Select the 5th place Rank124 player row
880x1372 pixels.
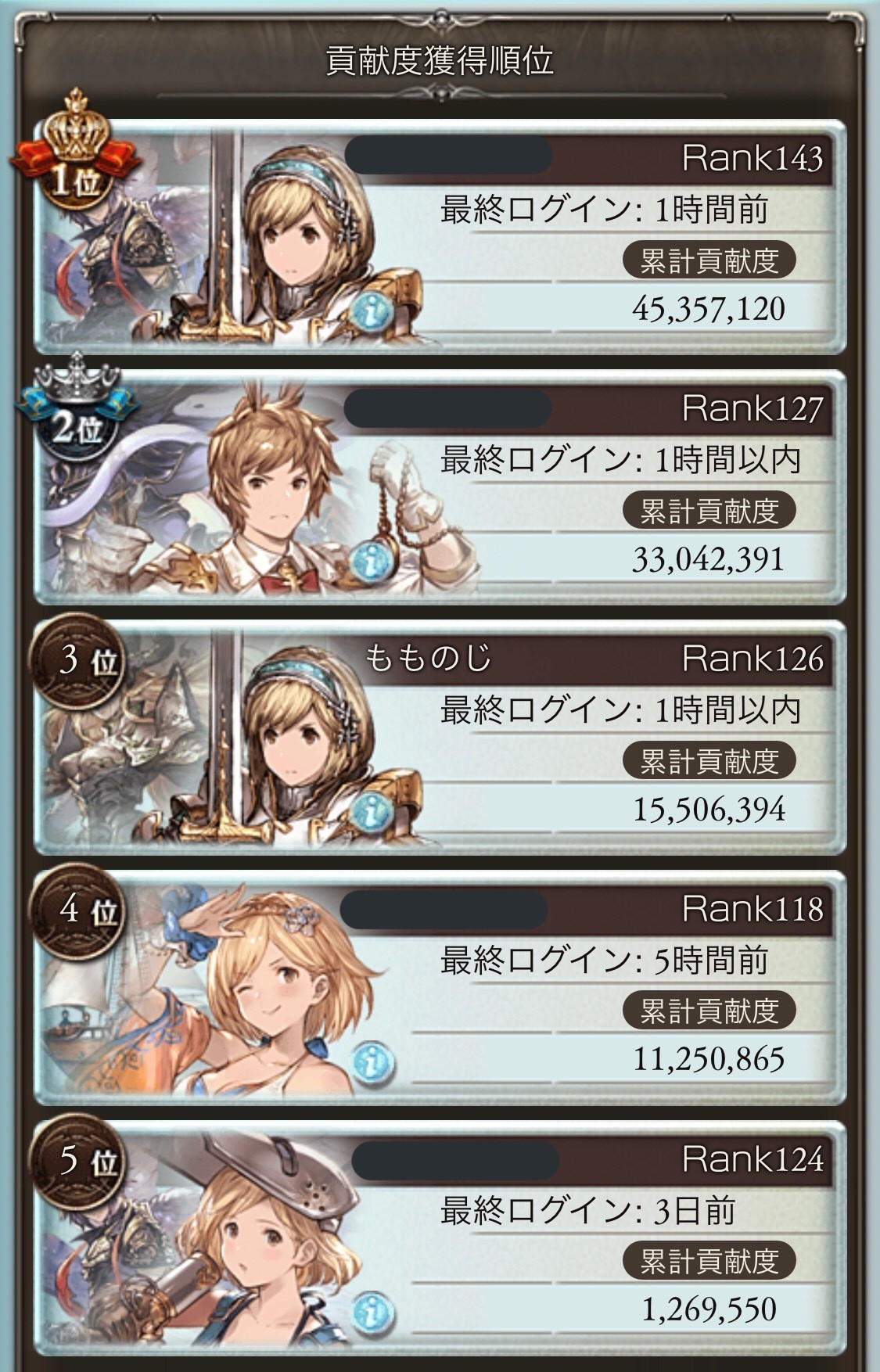pyautogui.click(x=594, y=1236)
